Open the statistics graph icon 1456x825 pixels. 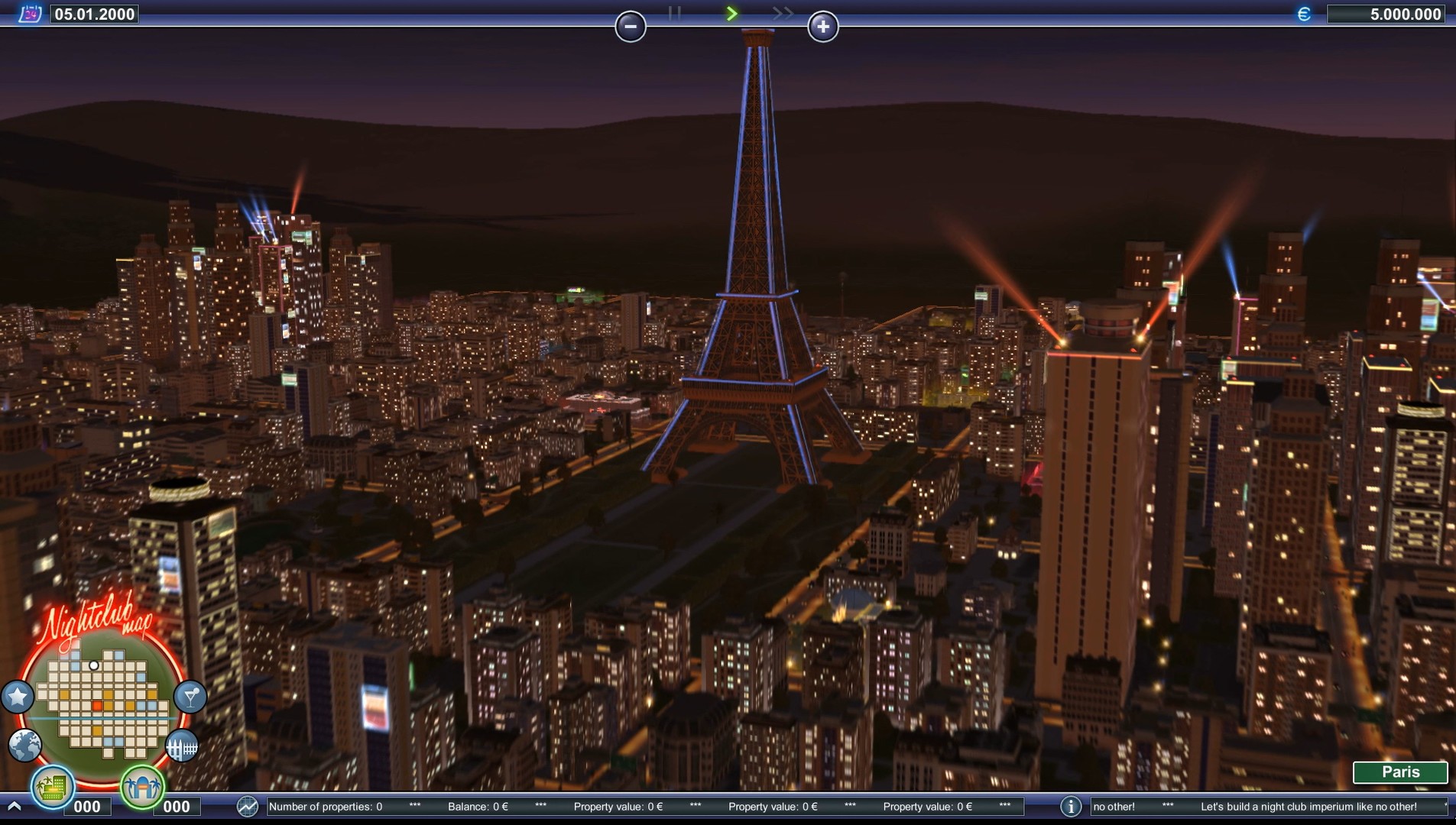click(x=247, y=807)
